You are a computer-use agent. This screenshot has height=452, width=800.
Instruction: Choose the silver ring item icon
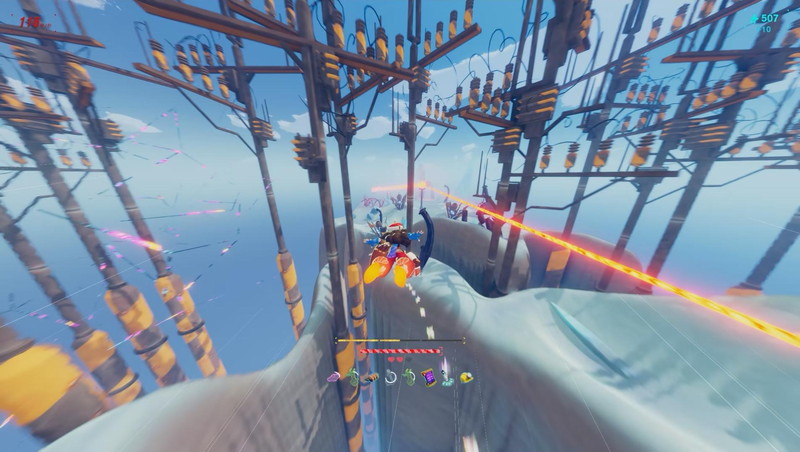pyautogui.click(x=391, y=377)
